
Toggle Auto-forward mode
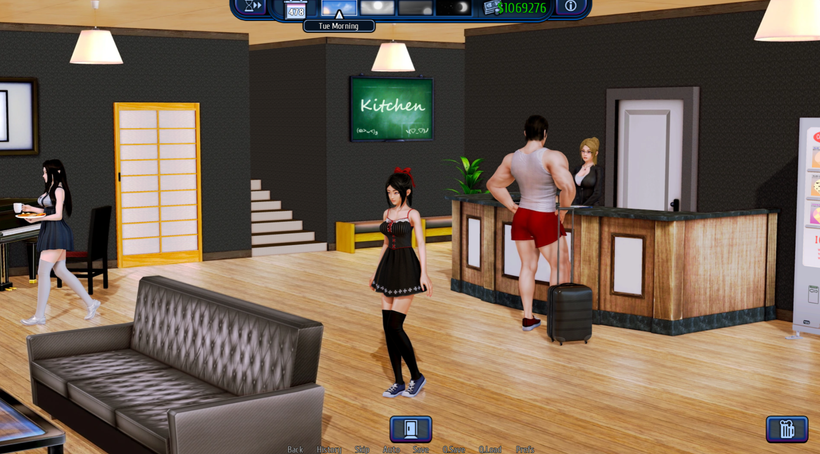391,449
